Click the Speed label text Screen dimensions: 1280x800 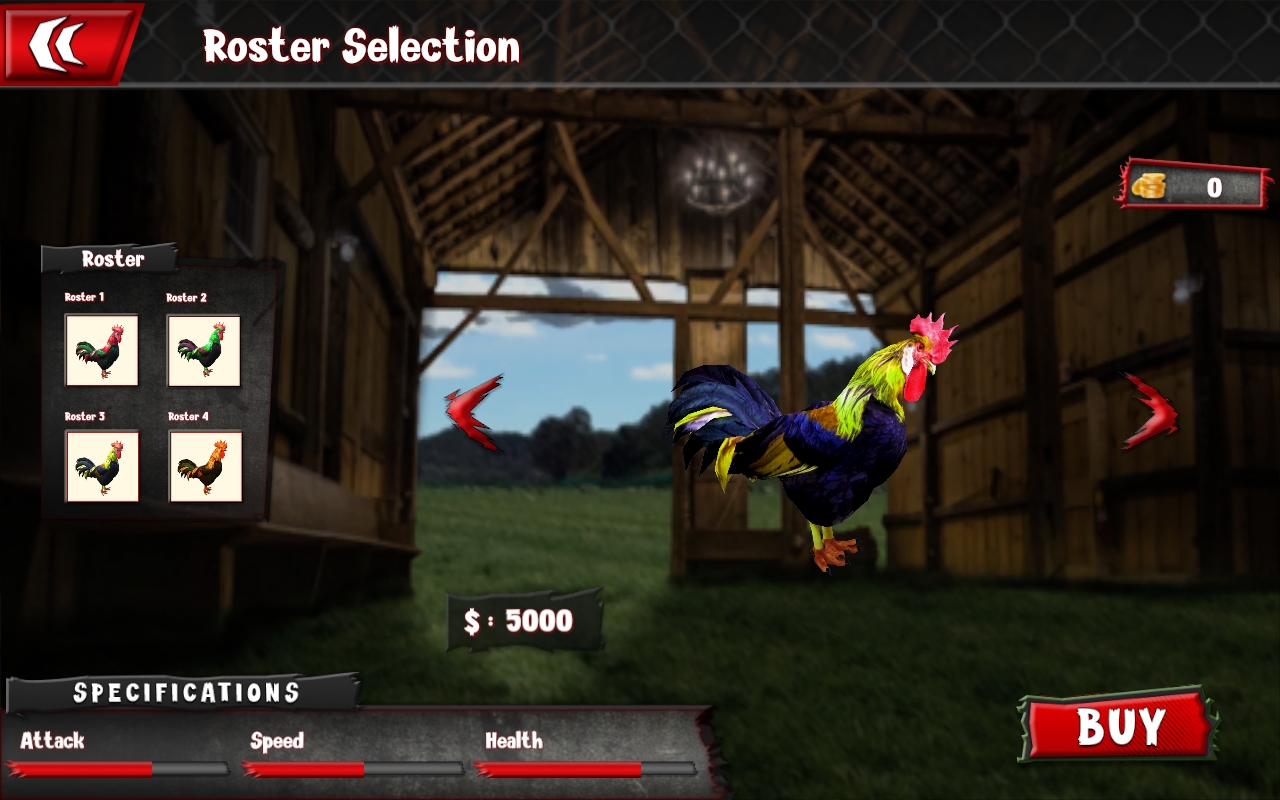277,741
